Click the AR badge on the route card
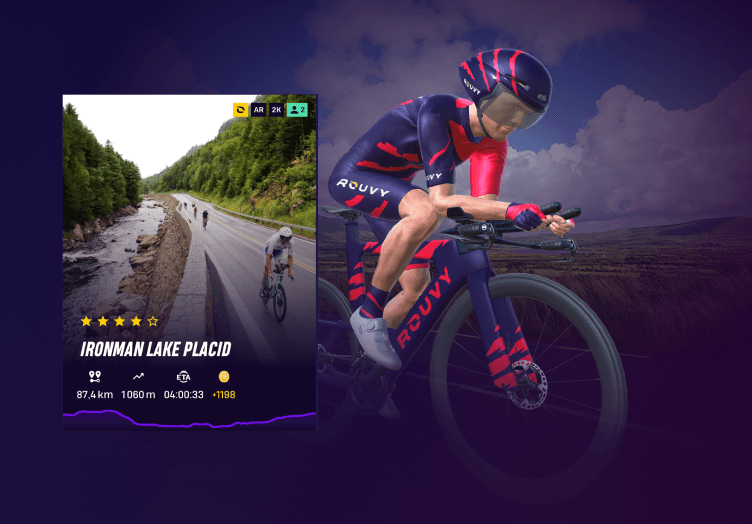This screenshot has height=524, width=752. coord(258,110)
